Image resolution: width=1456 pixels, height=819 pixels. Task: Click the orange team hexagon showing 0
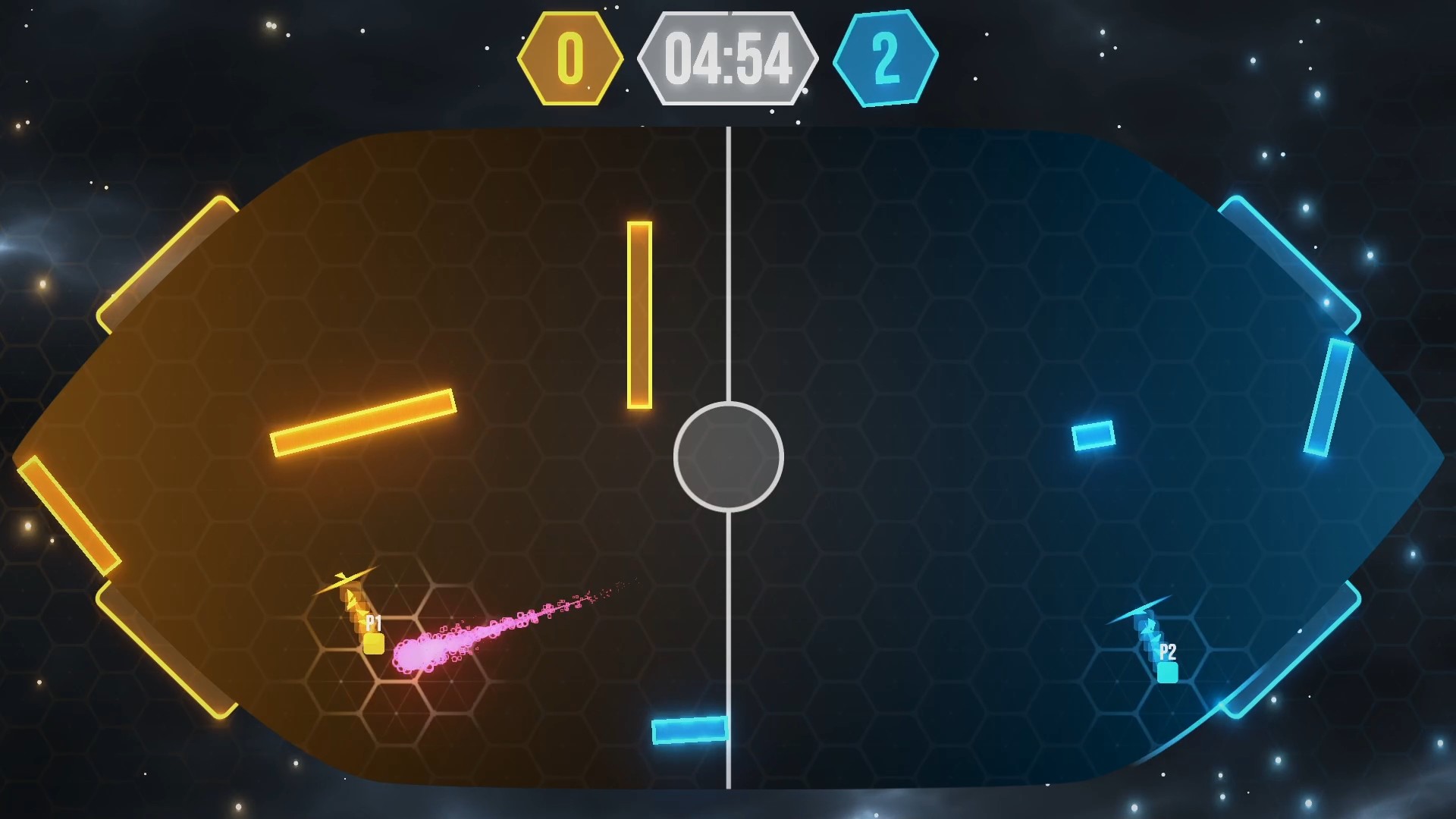[570, 57]
